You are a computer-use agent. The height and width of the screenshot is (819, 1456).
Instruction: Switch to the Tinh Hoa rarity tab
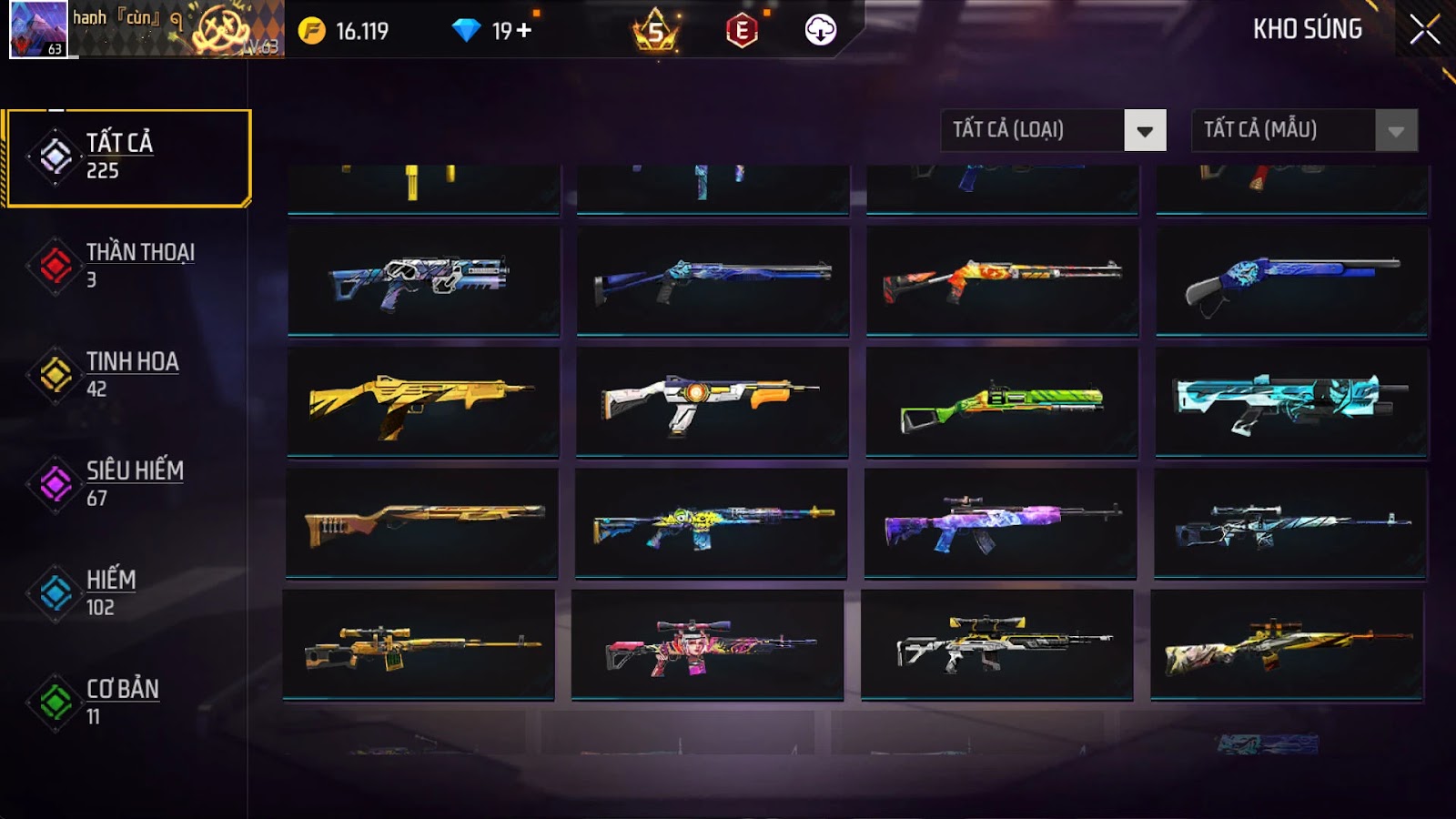click(127, 374)
